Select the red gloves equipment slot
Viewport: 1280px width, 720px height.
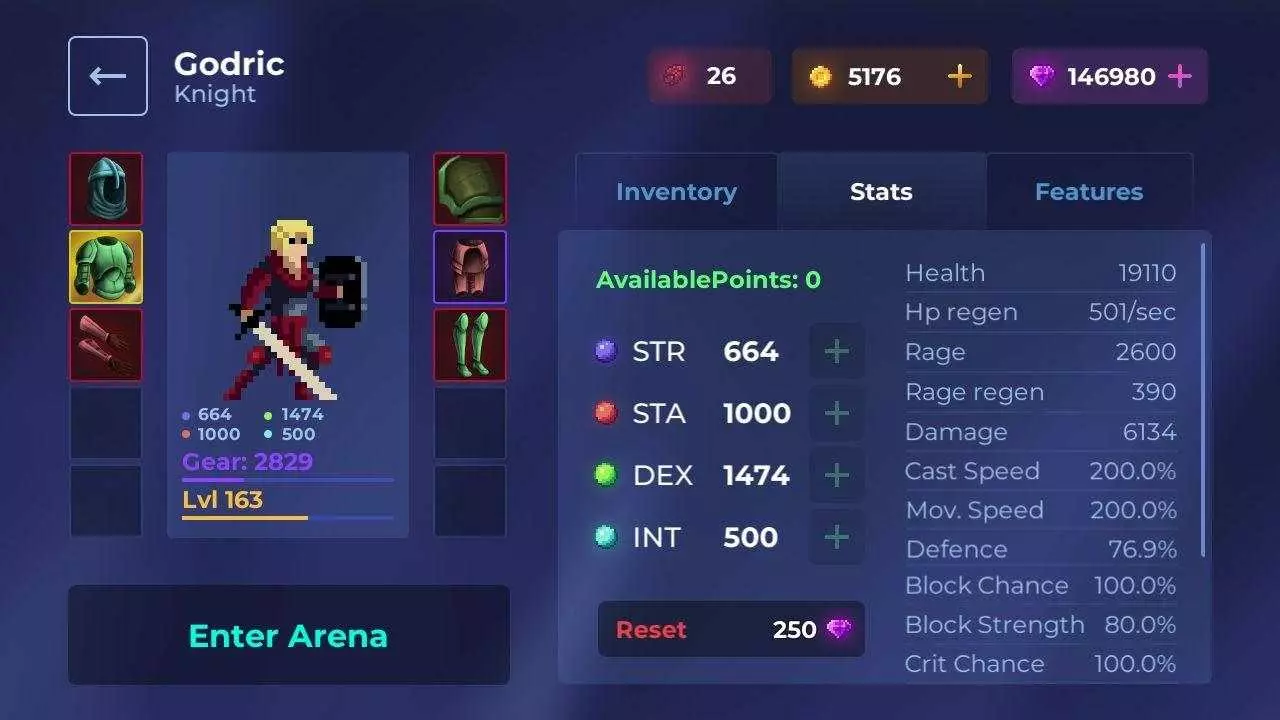pyautogui.click(x=106, y=344)
